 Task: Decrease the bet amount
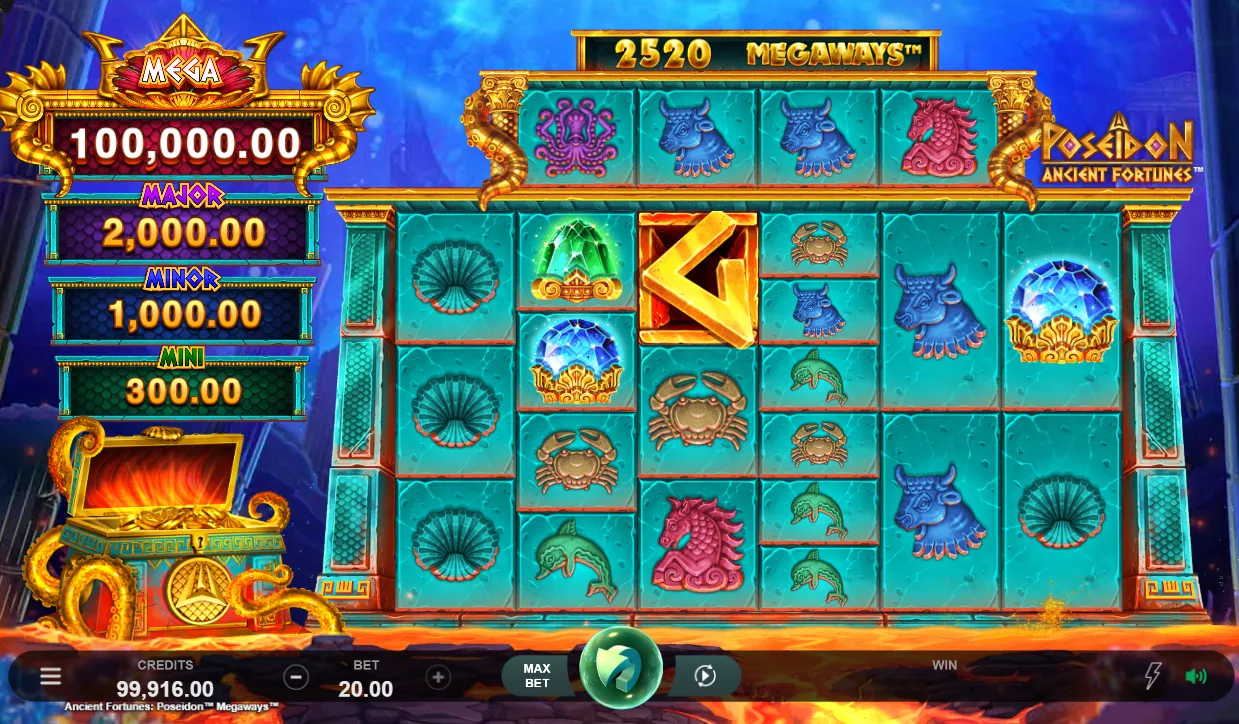296,677
